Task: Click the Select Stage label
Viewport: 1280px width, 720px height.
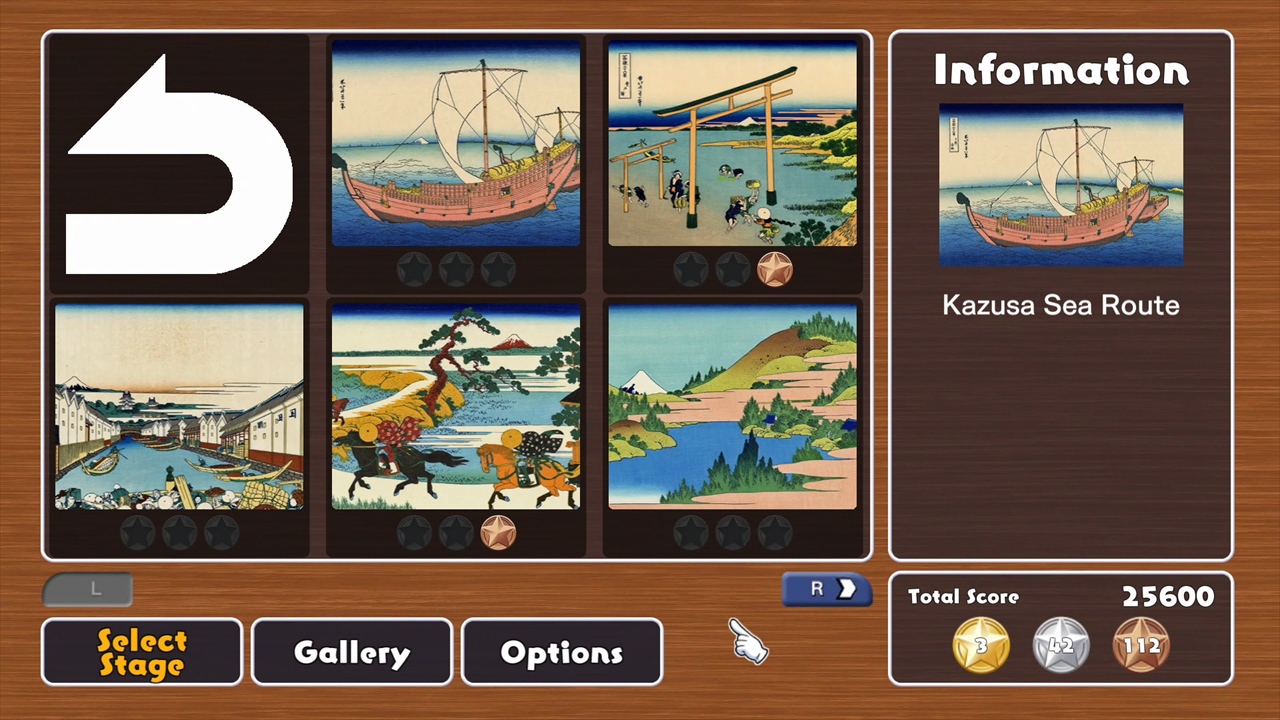Action: pyautogui.click(x=141, y=652)
